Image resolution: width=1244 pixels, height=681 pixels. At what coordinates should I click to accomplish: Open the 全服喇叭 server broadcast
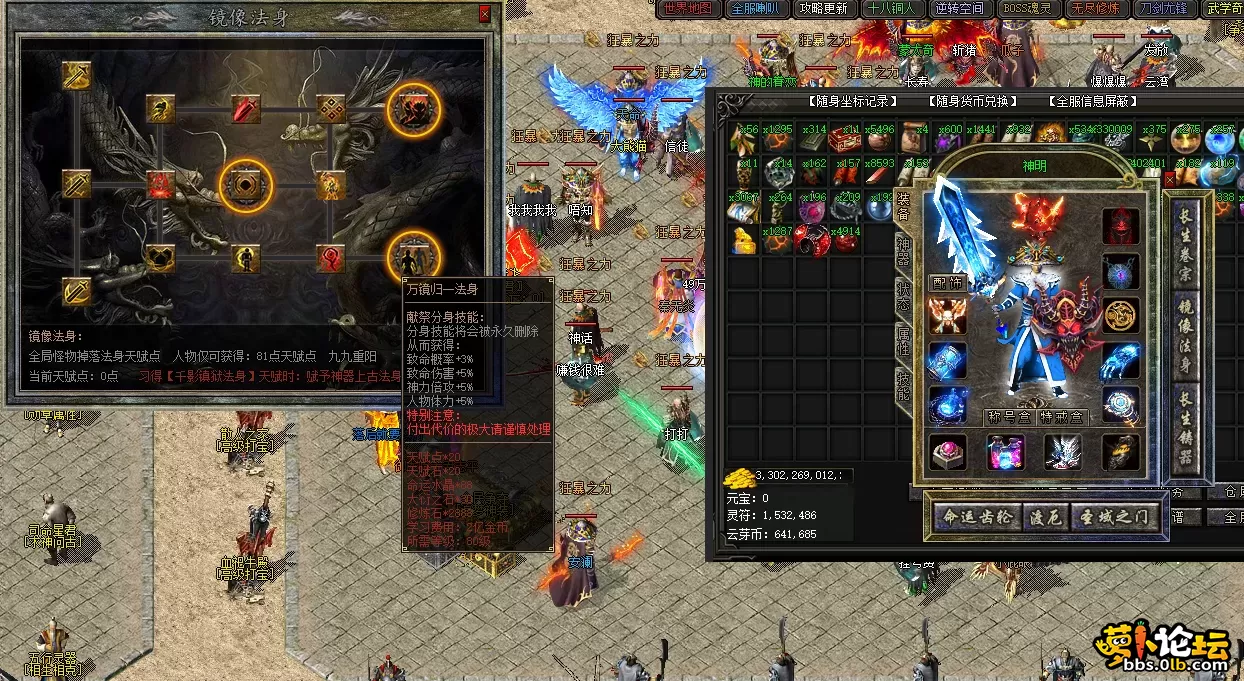click(x=756, y=8)
